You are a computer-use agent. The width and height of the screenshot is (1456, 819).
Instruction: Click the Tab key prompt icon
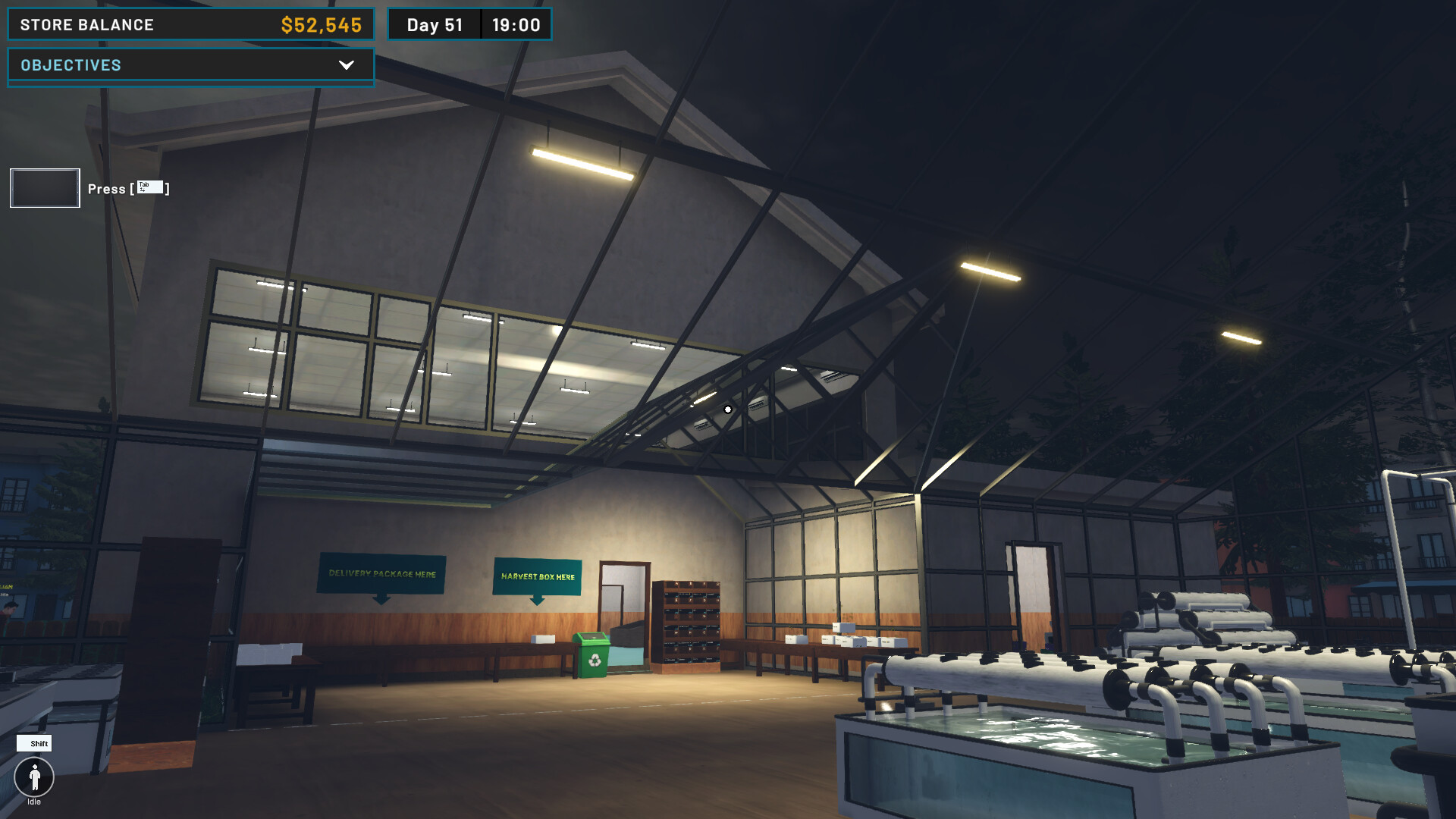point(149,187)
